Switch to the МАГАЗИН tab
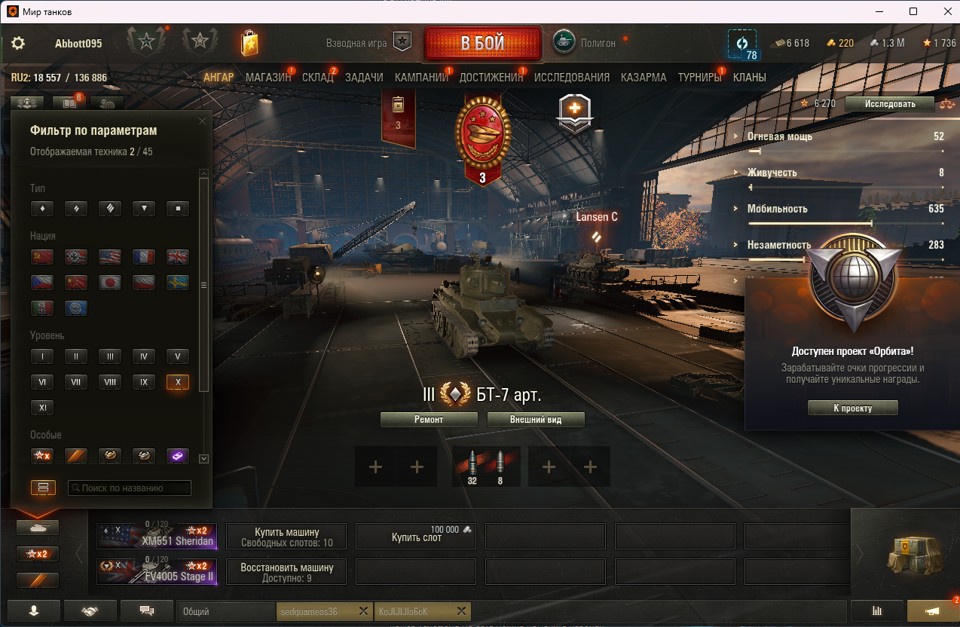The height and width of the screenshot is (627, 960). pos(267,77)
